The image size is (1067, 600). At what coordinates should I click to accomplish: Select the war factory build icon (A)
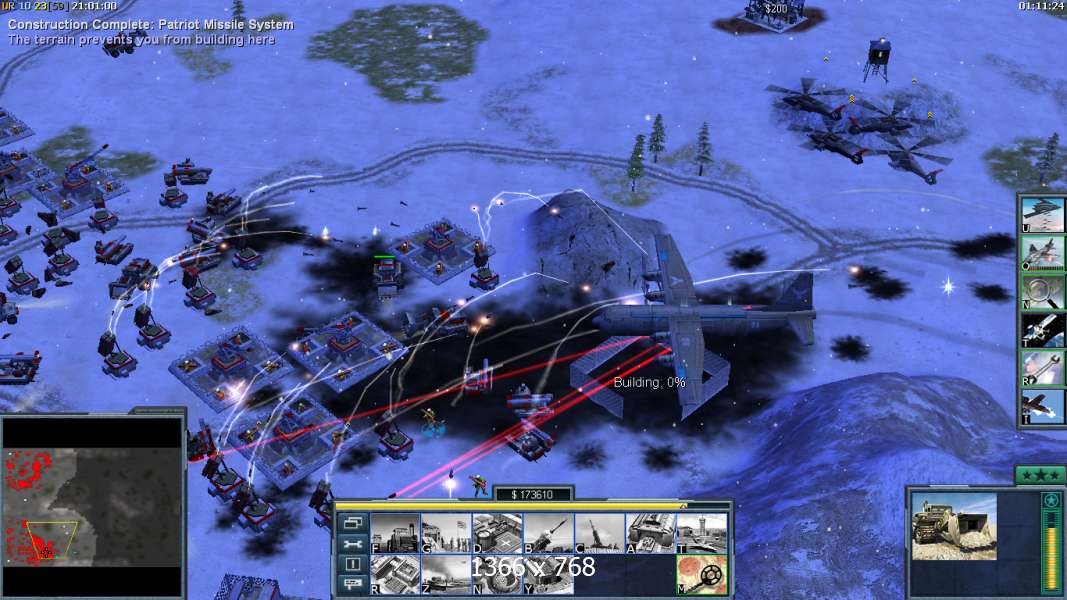(650, 533)
